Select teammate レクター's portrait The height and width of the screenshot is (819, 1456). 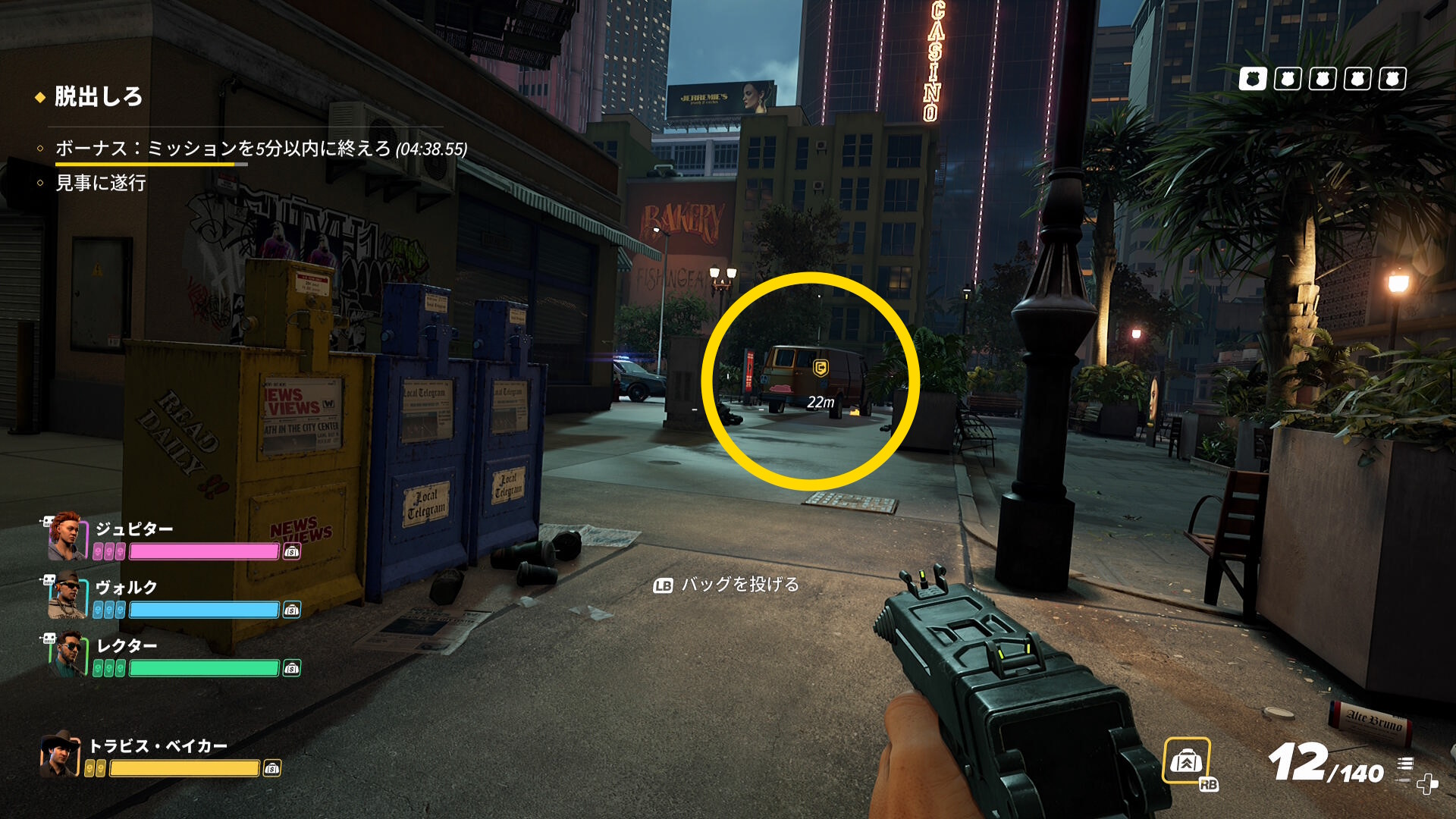[x=67, y=654]
